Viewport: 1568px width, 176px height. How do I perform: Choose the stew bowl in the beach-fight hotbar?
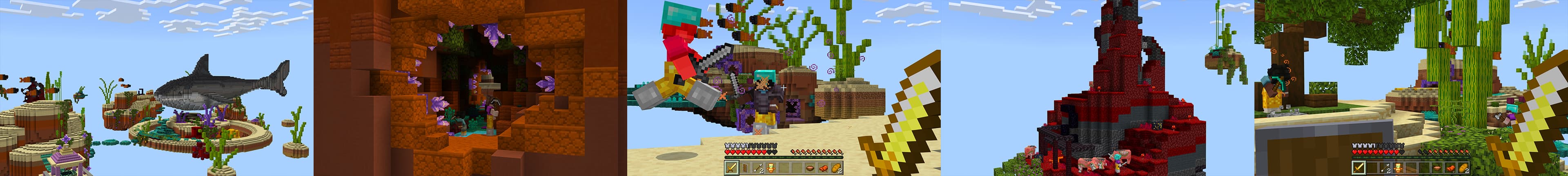810,168
